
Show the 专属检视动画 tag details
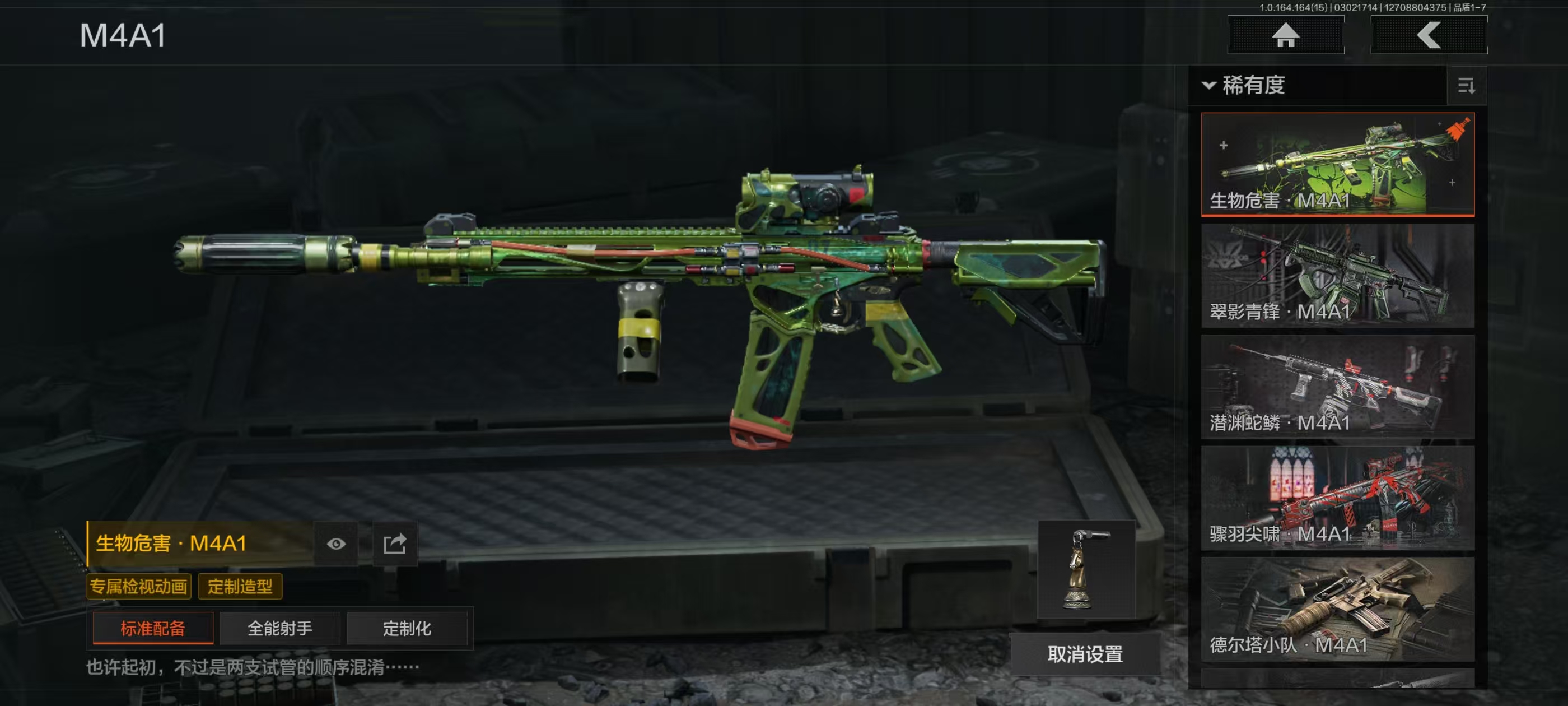(x=139, y=587)
